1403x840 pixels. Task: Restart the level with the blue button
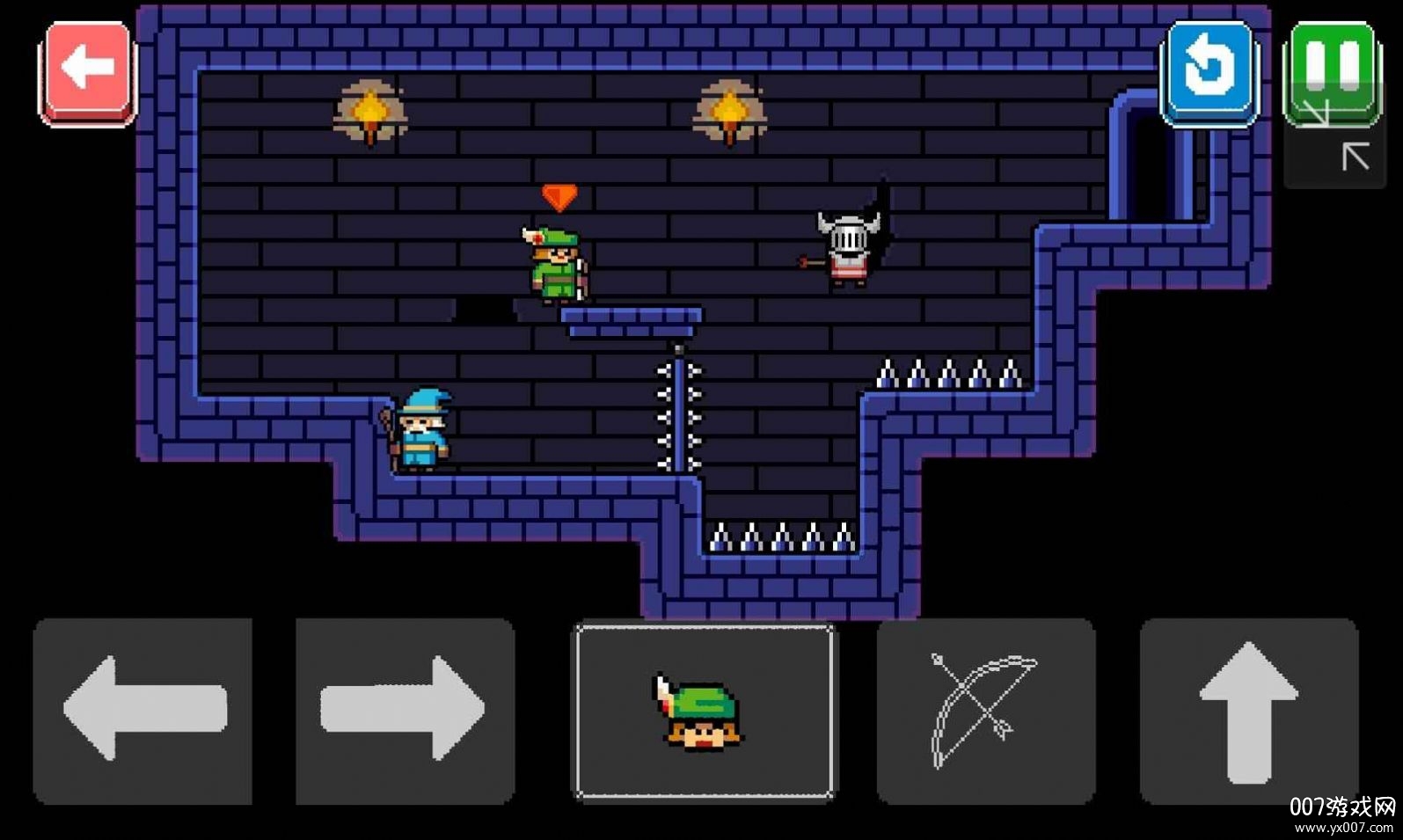1209,70
